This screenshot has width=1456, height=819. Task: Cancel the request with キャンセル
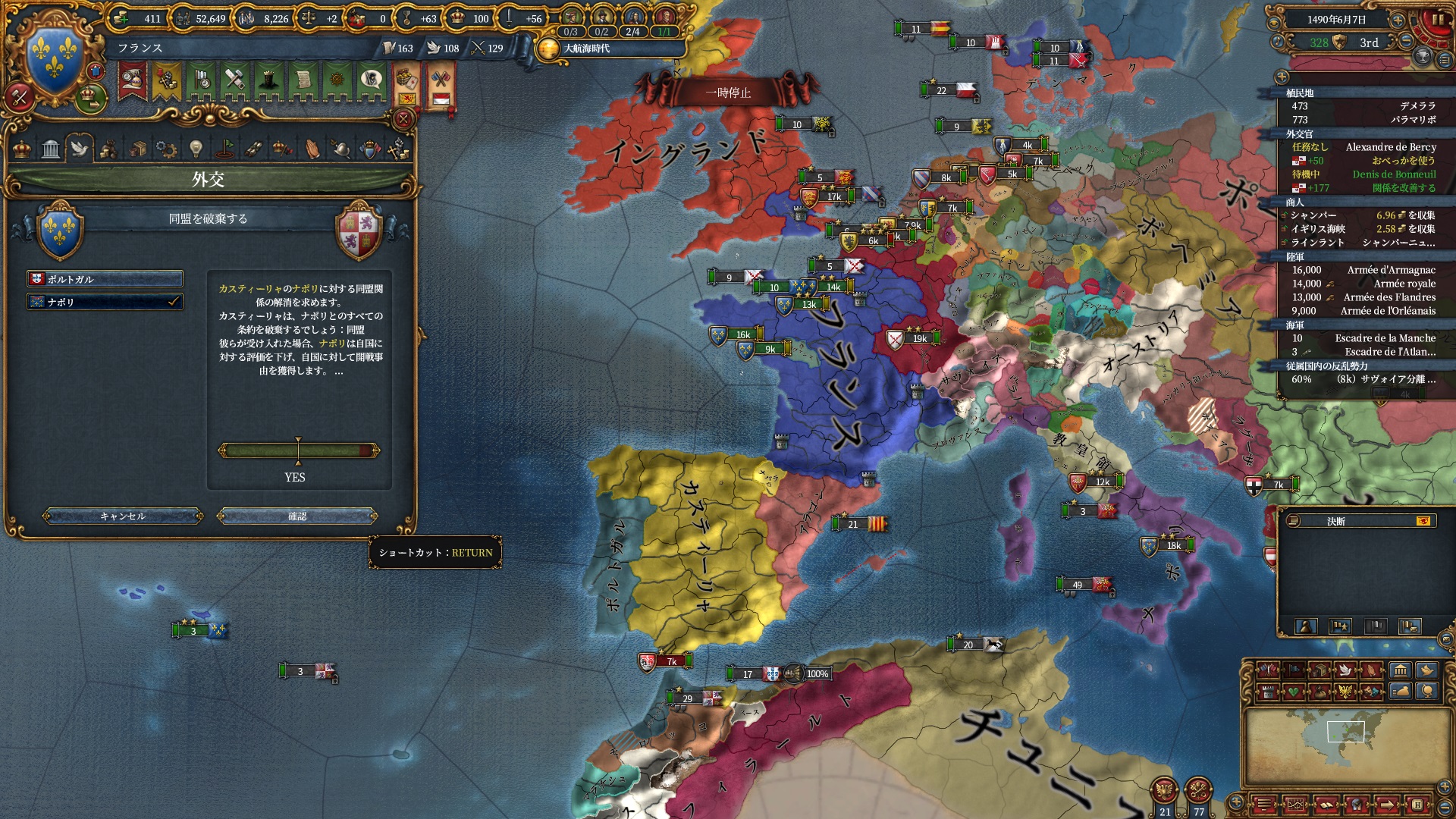tap(123, 516)
